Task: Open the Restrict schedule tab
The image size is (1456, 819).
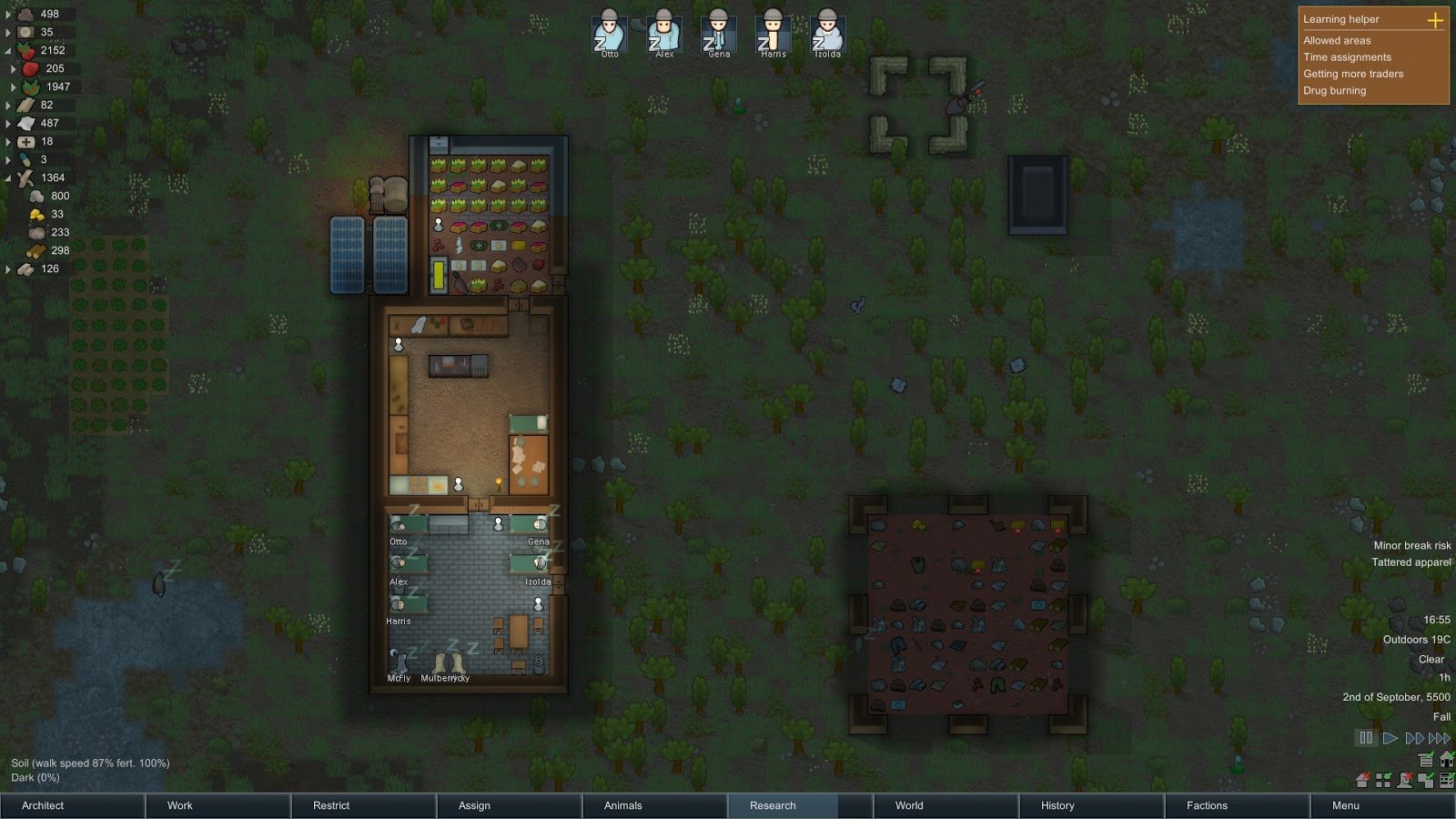Action: pos(363,805)
